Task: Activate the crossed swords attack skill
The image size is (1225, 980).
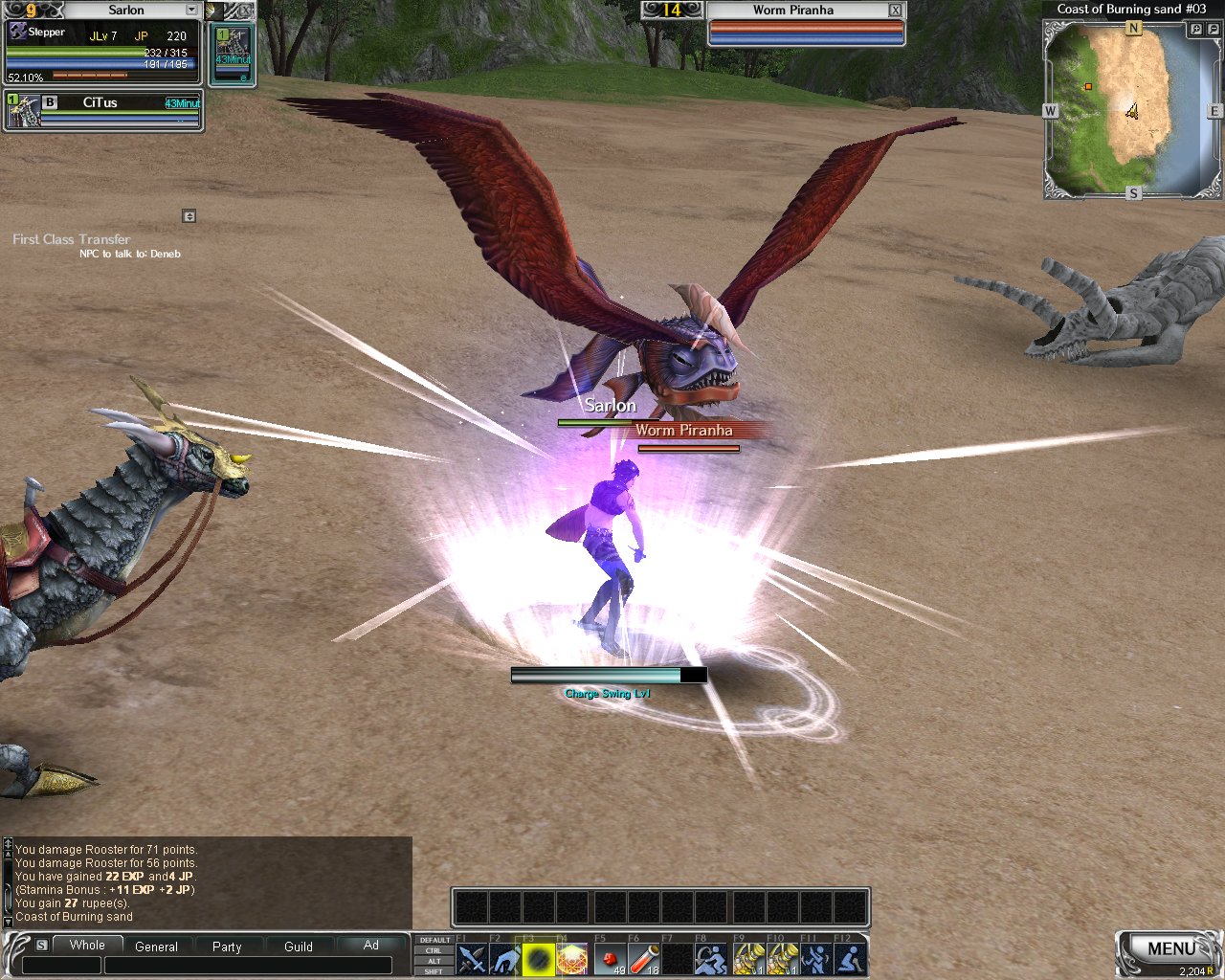Action: 472,958
